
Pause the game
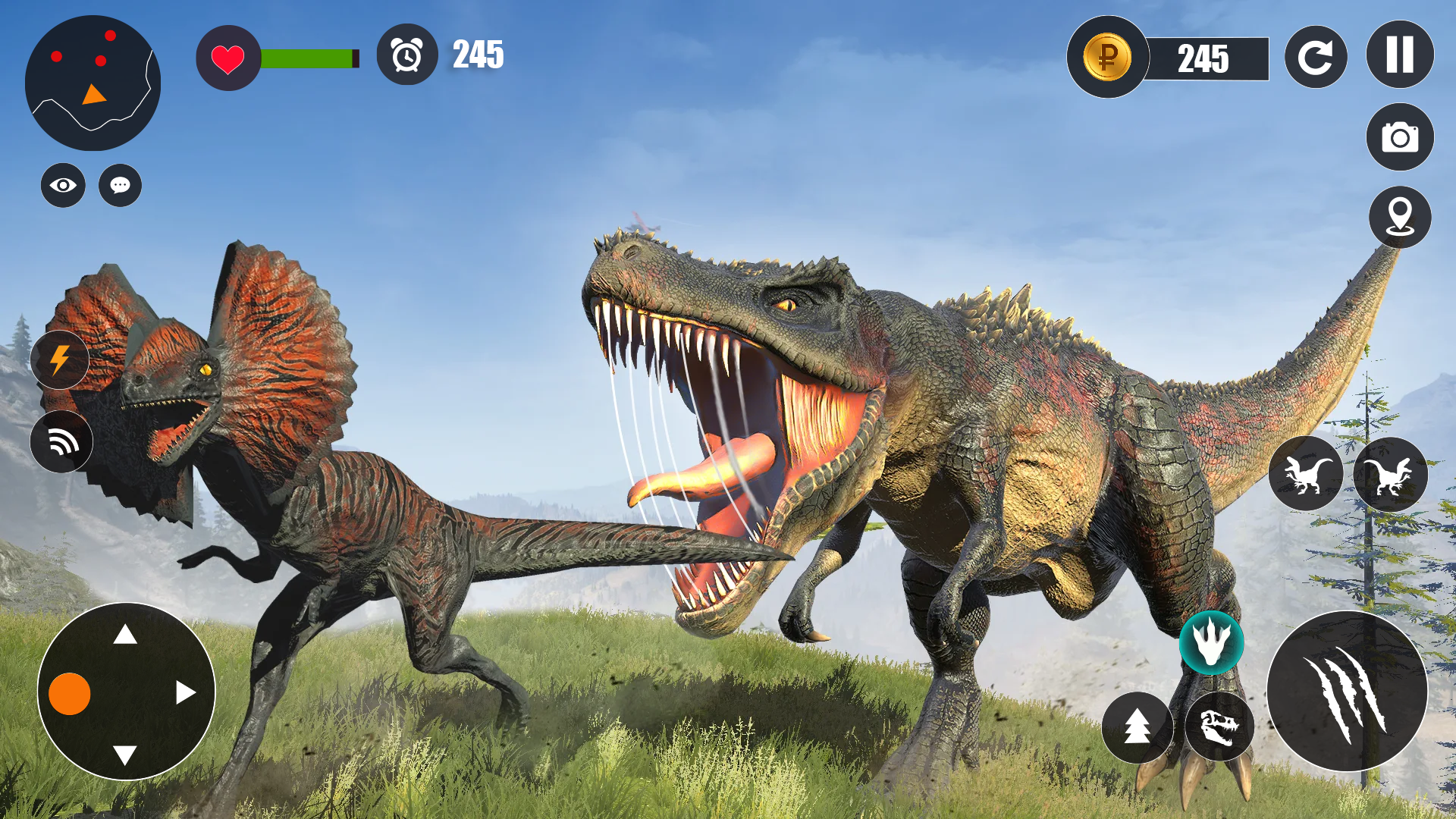tap(1399, 55)
